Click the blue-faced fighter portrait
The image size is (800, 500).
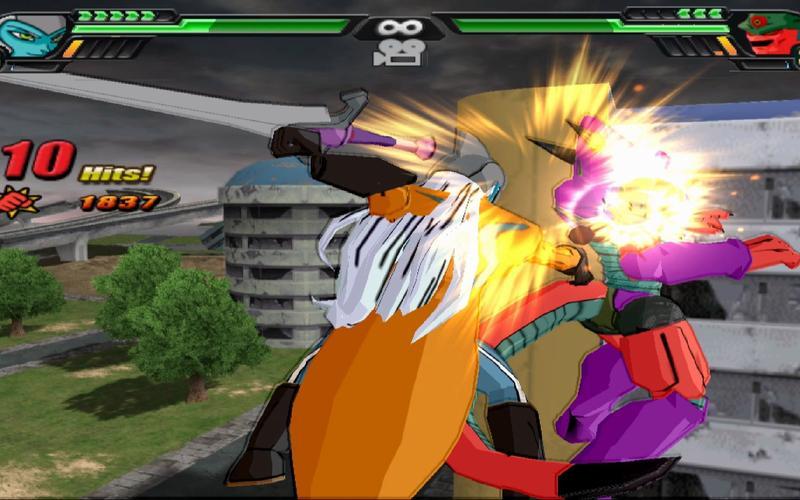click(x=33, y=33)
